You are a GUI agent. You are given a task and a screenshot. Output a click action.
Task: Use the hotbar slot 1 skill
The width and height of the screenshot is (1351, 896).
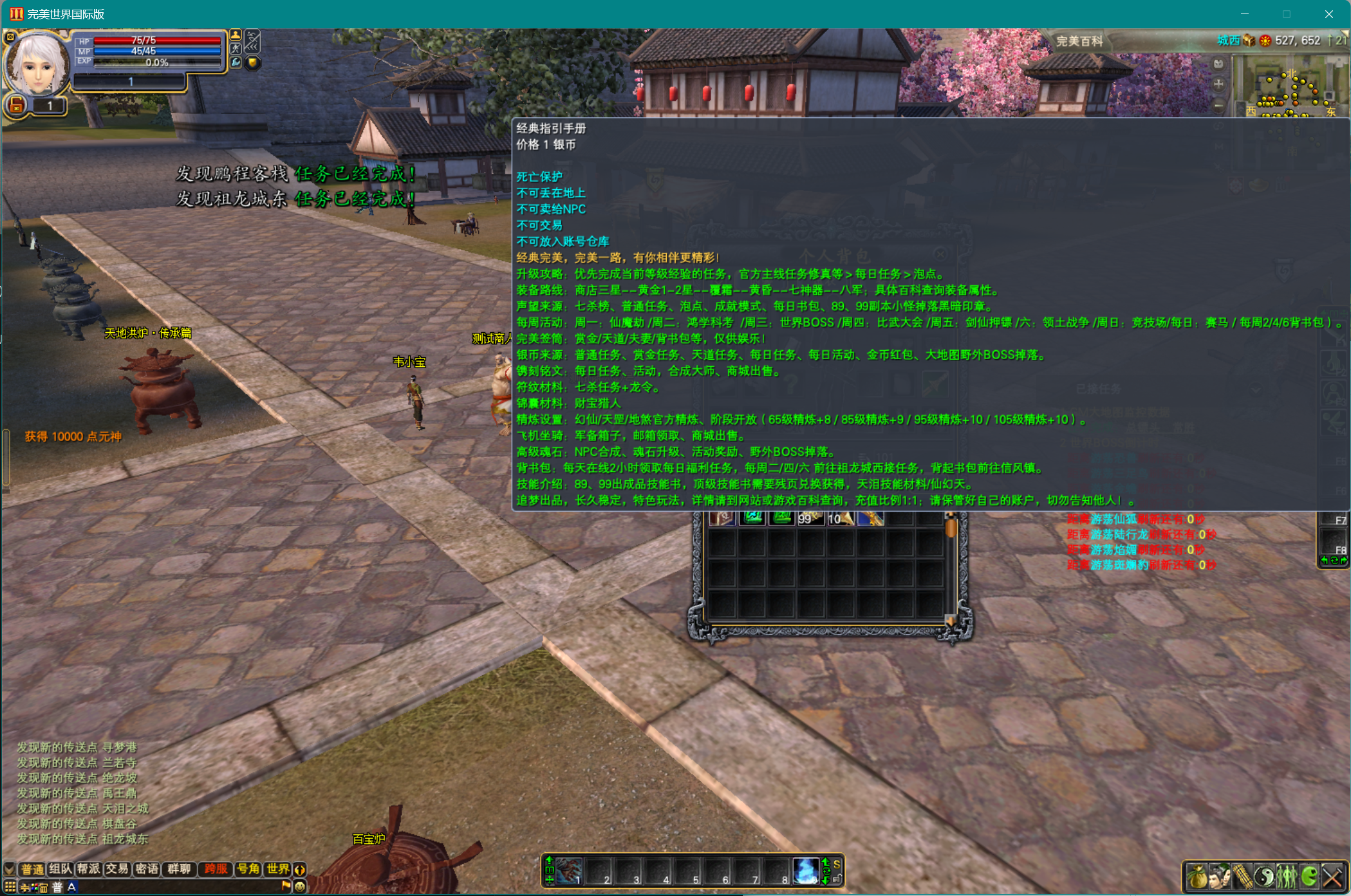coord(568,871)
